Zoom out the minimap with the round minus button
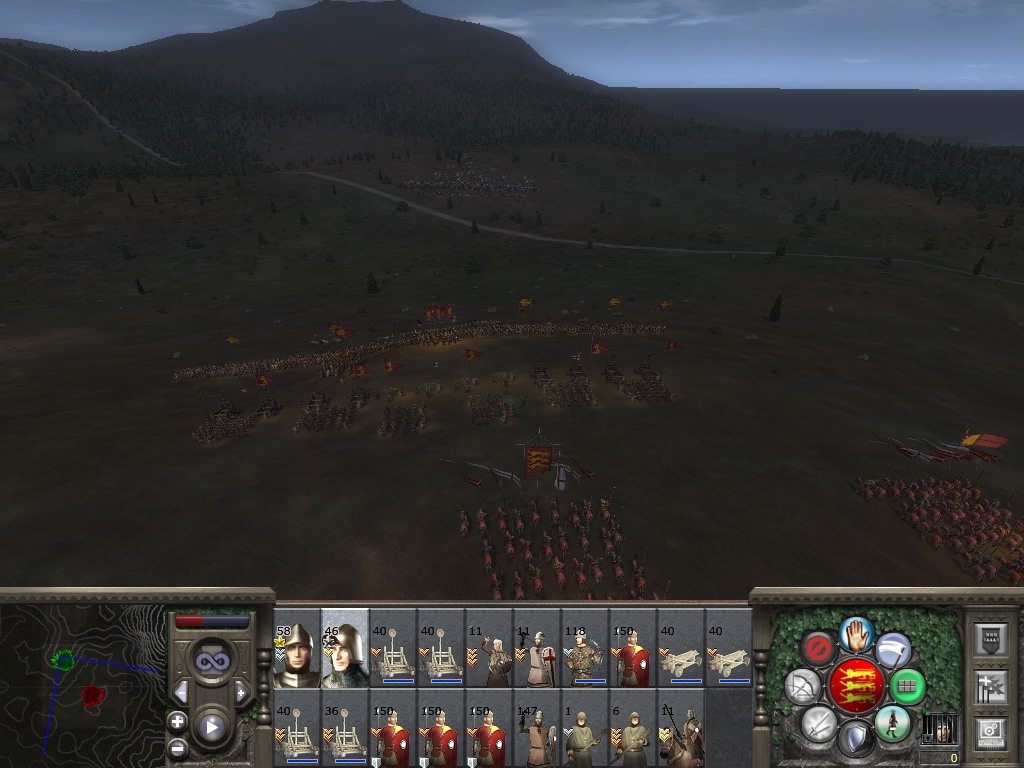Image resolution: width=1024 pixels, height=768 pixels. tap(177, 746)
